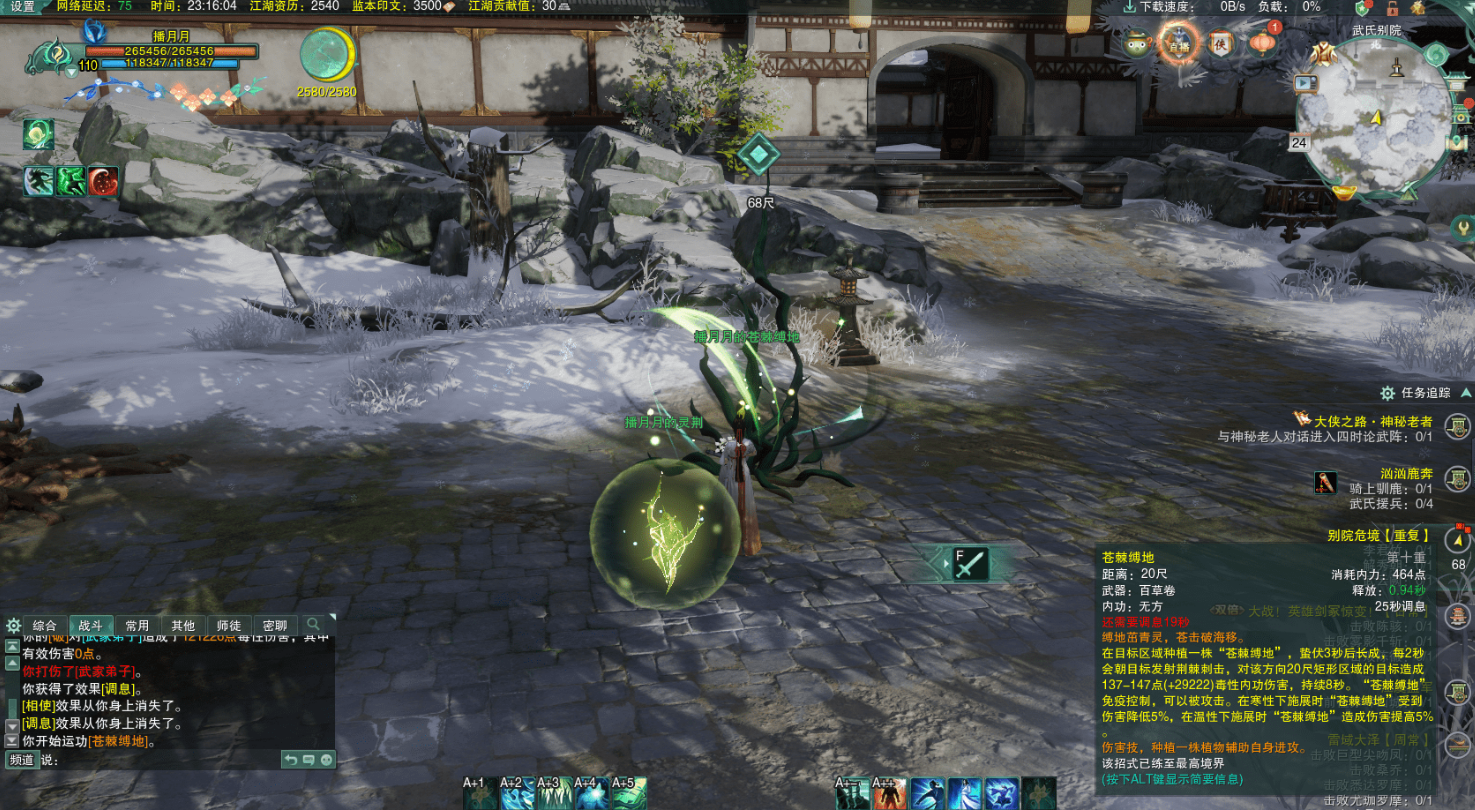Open the 任务追踪 quest tracker settings gear

point(1387,393)
